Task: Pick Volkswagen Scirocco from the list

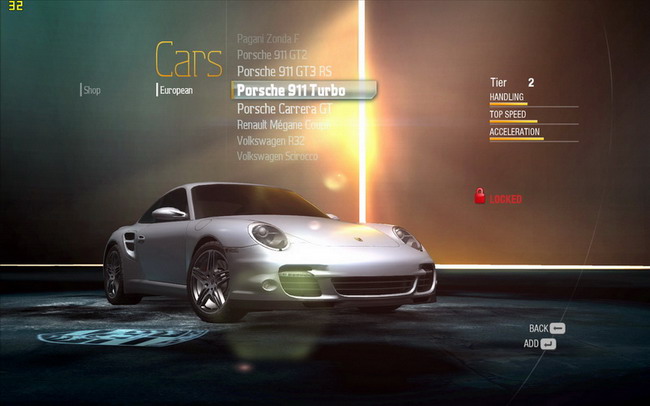Action: tap(277, 157)
